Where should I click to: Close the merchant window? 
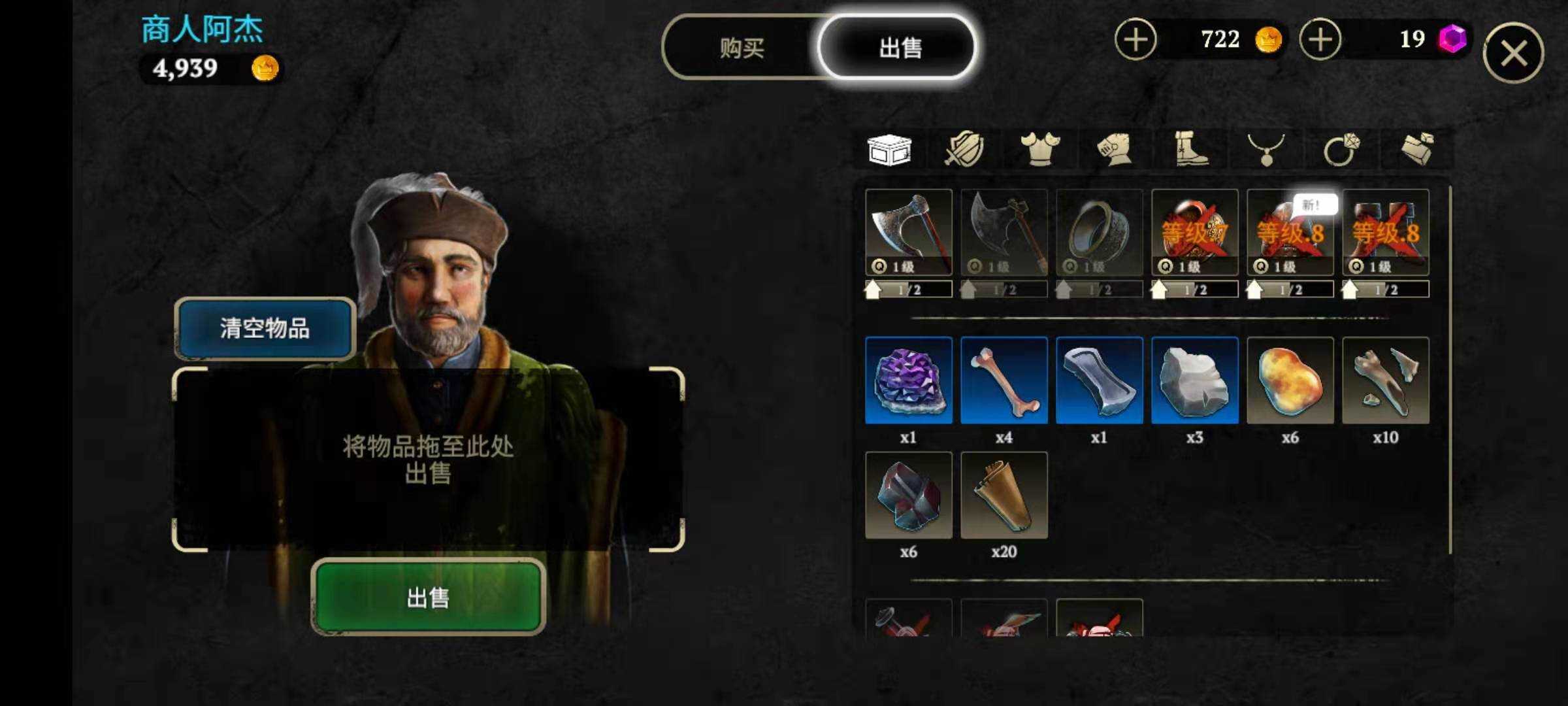click(x=1513, y=53)
